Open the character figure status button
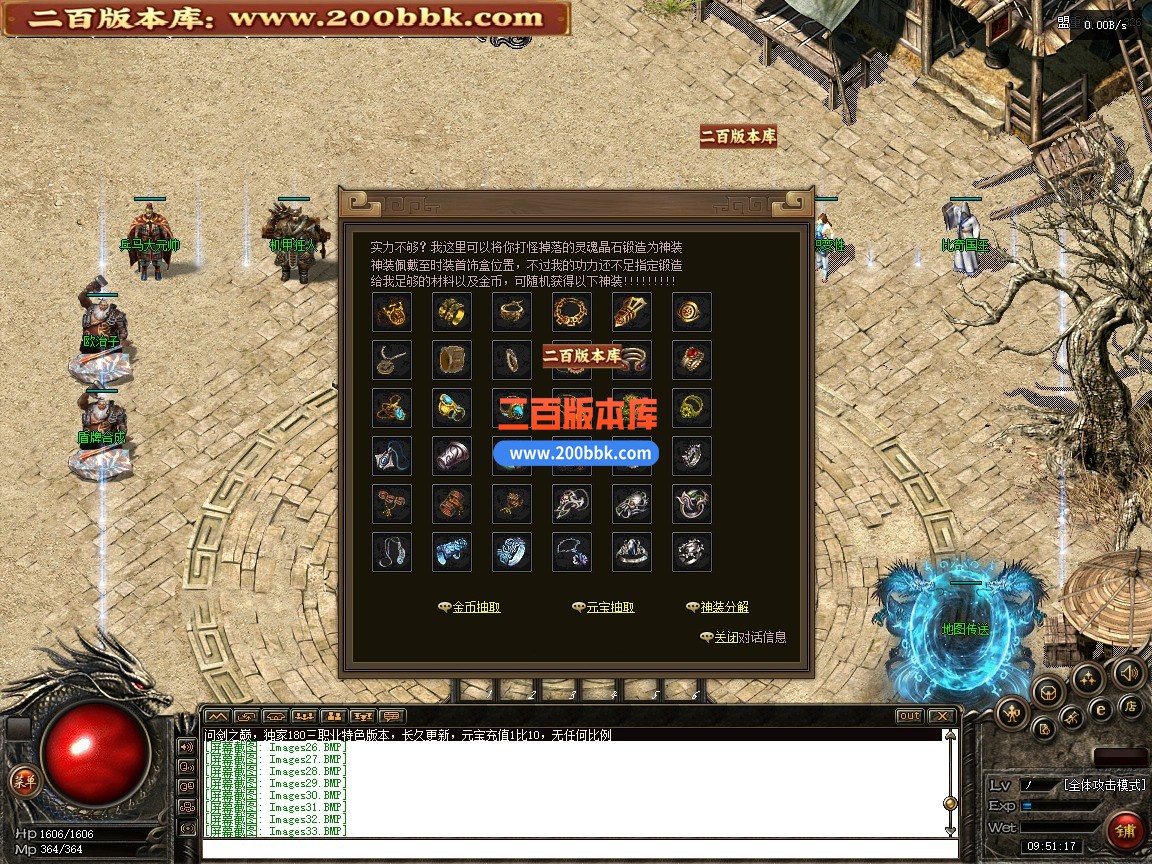Screen dimensions: 1152x864 point(1013,712)
